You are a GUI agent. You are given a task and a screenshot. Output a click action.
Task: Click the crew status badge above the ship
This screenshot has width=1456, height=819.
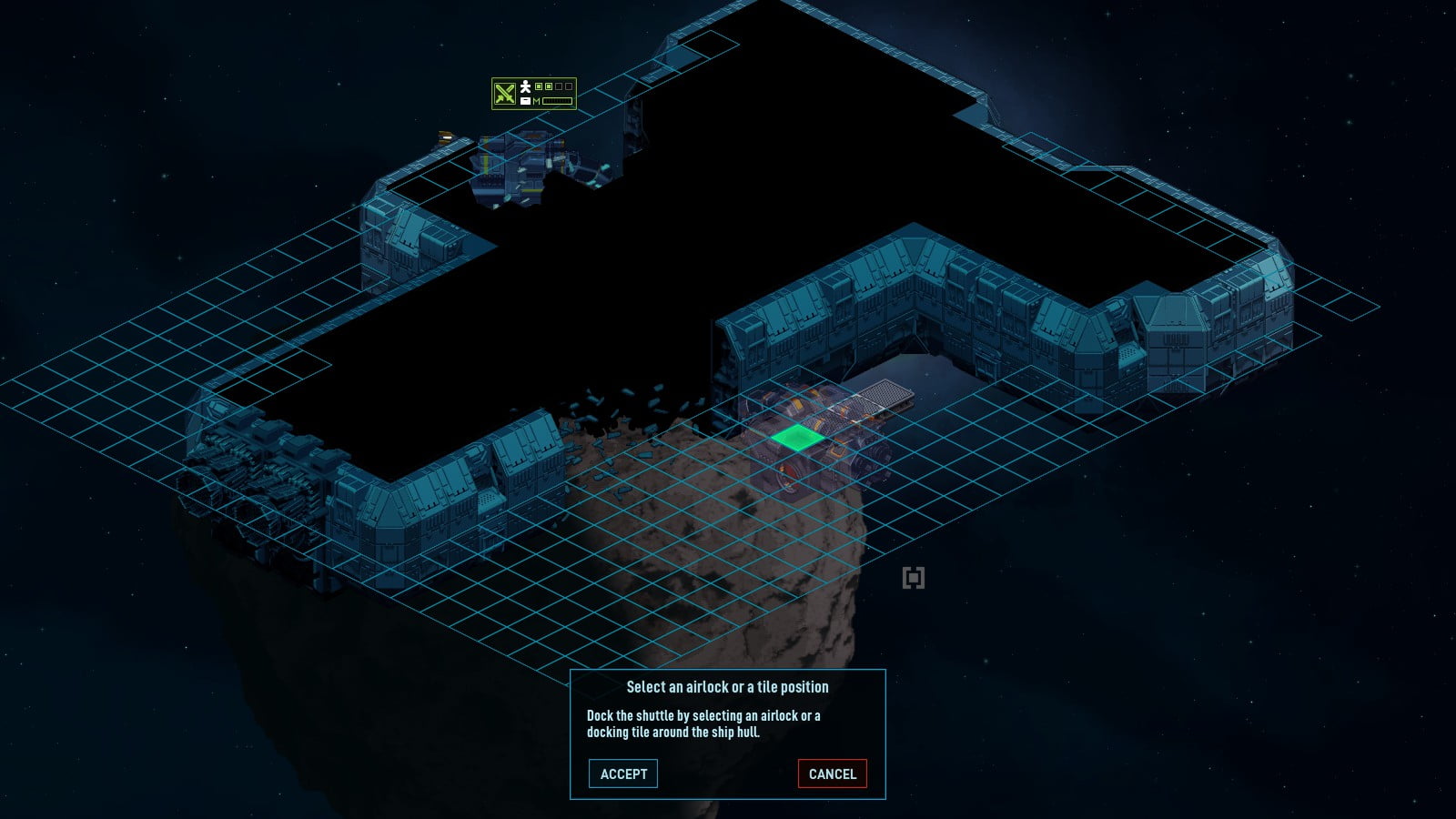click(533, 94)
